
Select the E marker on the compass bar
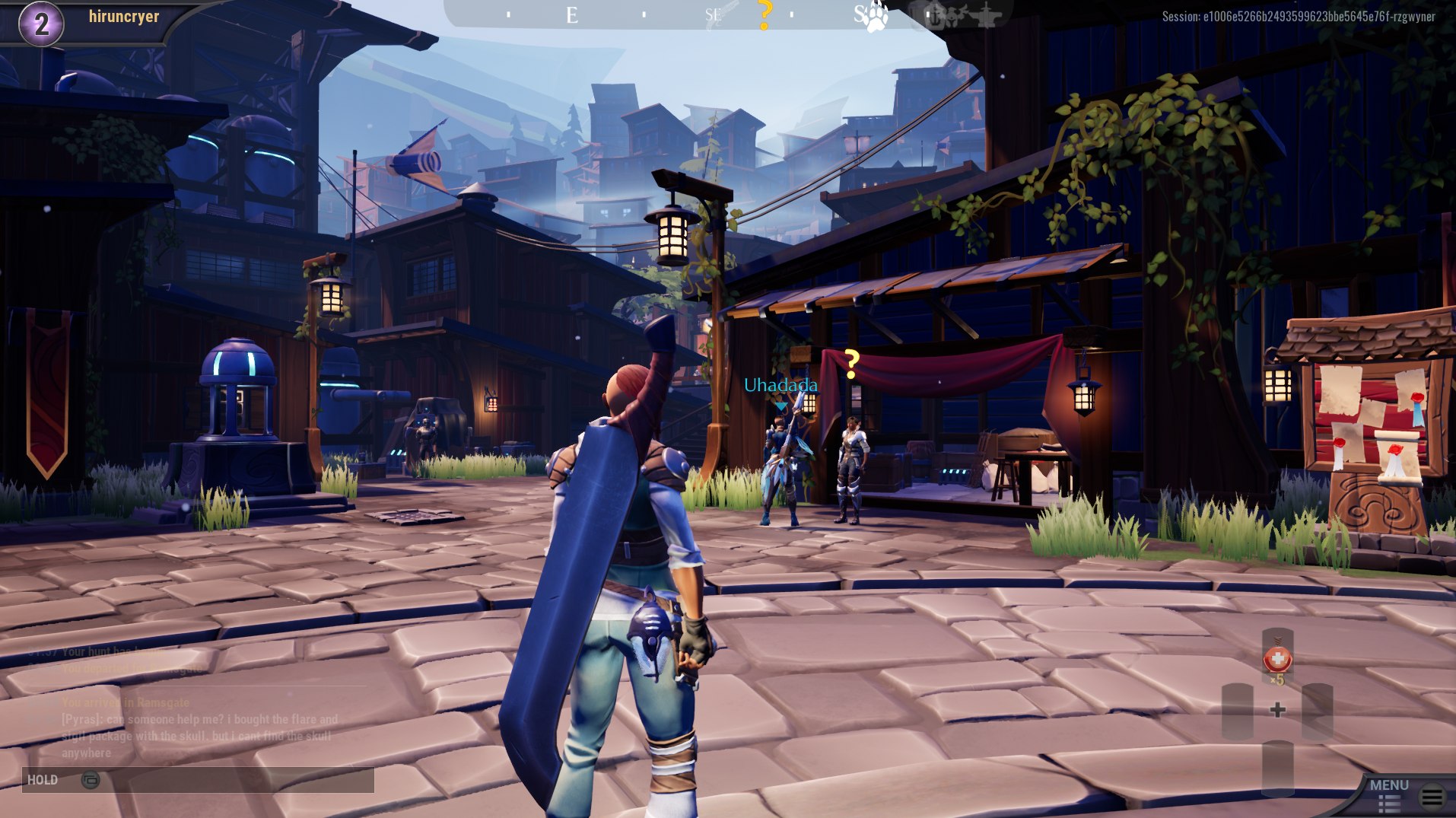point(571,15)
